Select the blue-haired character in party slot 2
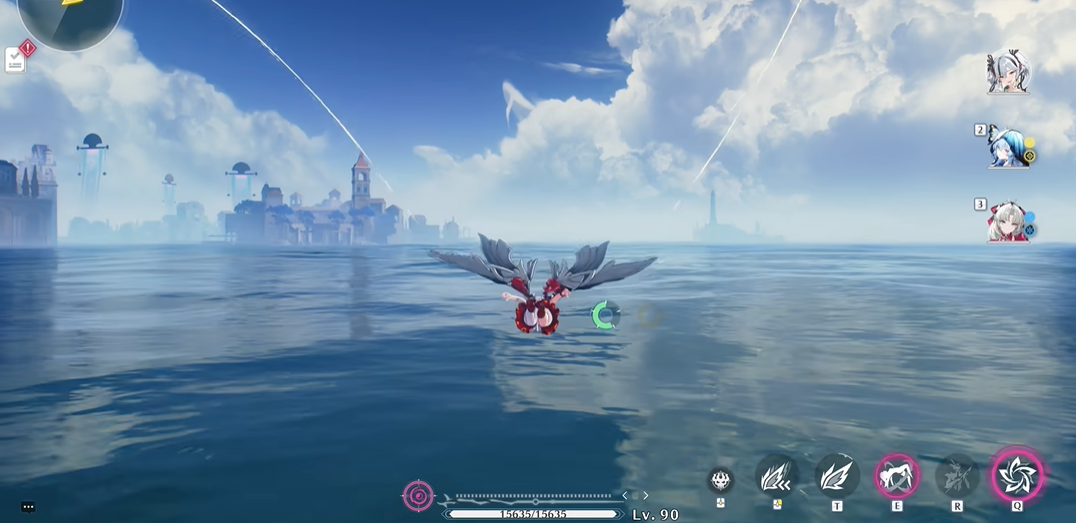Viewport: 1076px width, 523px height. pyautogui.click(x=1007, y=147)
